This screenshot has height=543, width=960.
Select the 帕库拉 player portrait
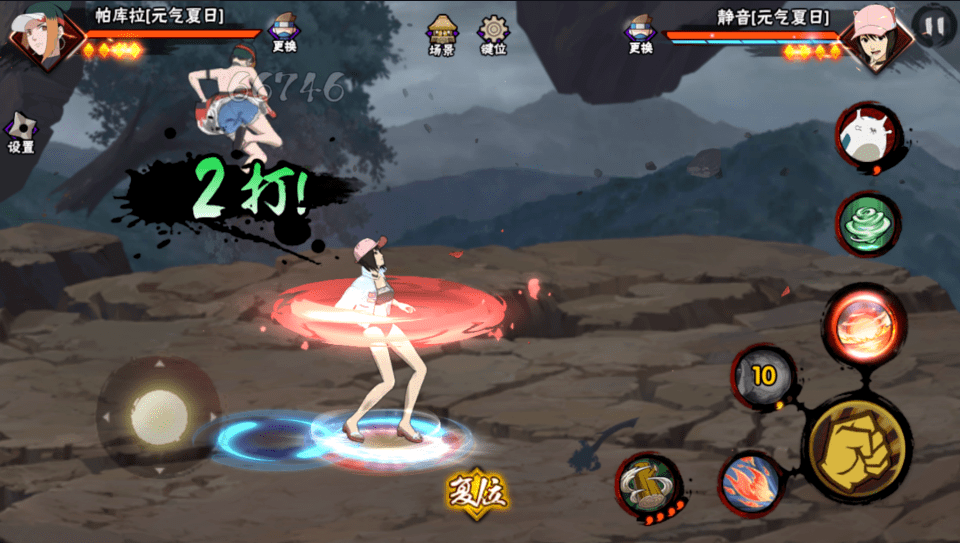pyautogui.click(x=42, y=38)
